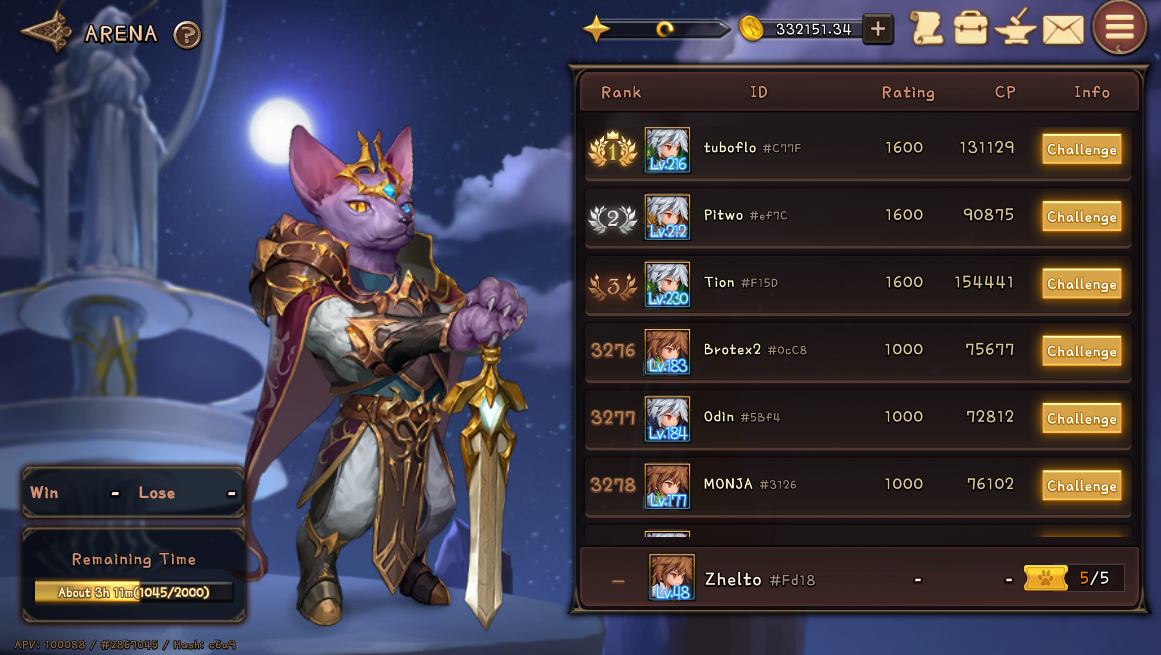Open the anvil crafting icon
1161x655 pixels.
[1015, 28]
